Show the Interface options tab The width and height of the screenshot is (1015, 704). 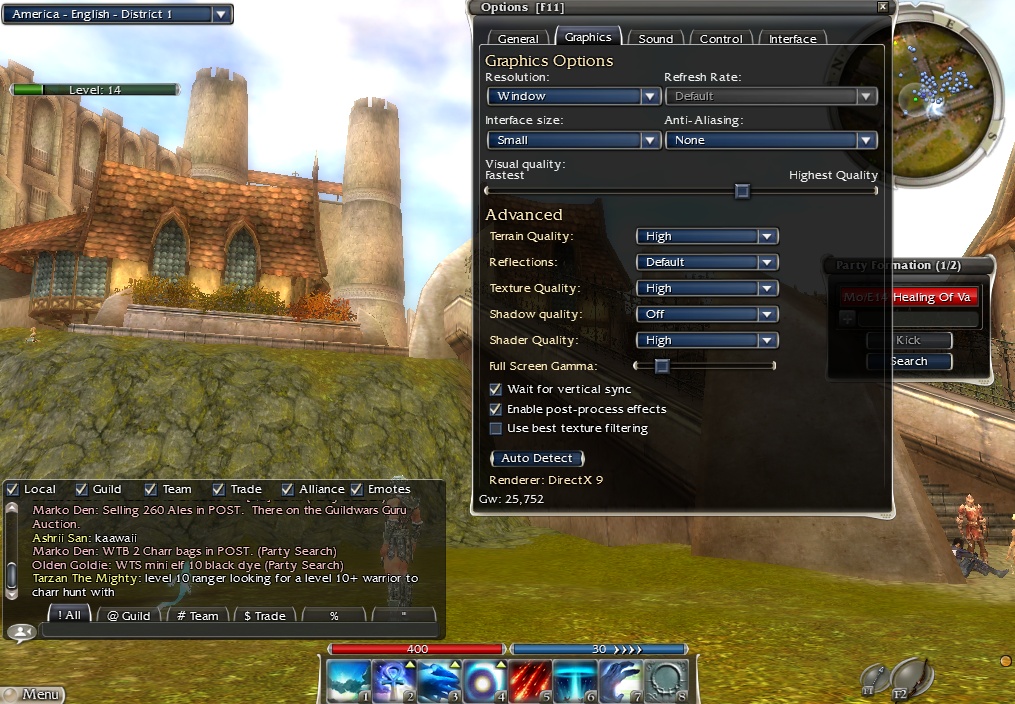click(792, 39)
